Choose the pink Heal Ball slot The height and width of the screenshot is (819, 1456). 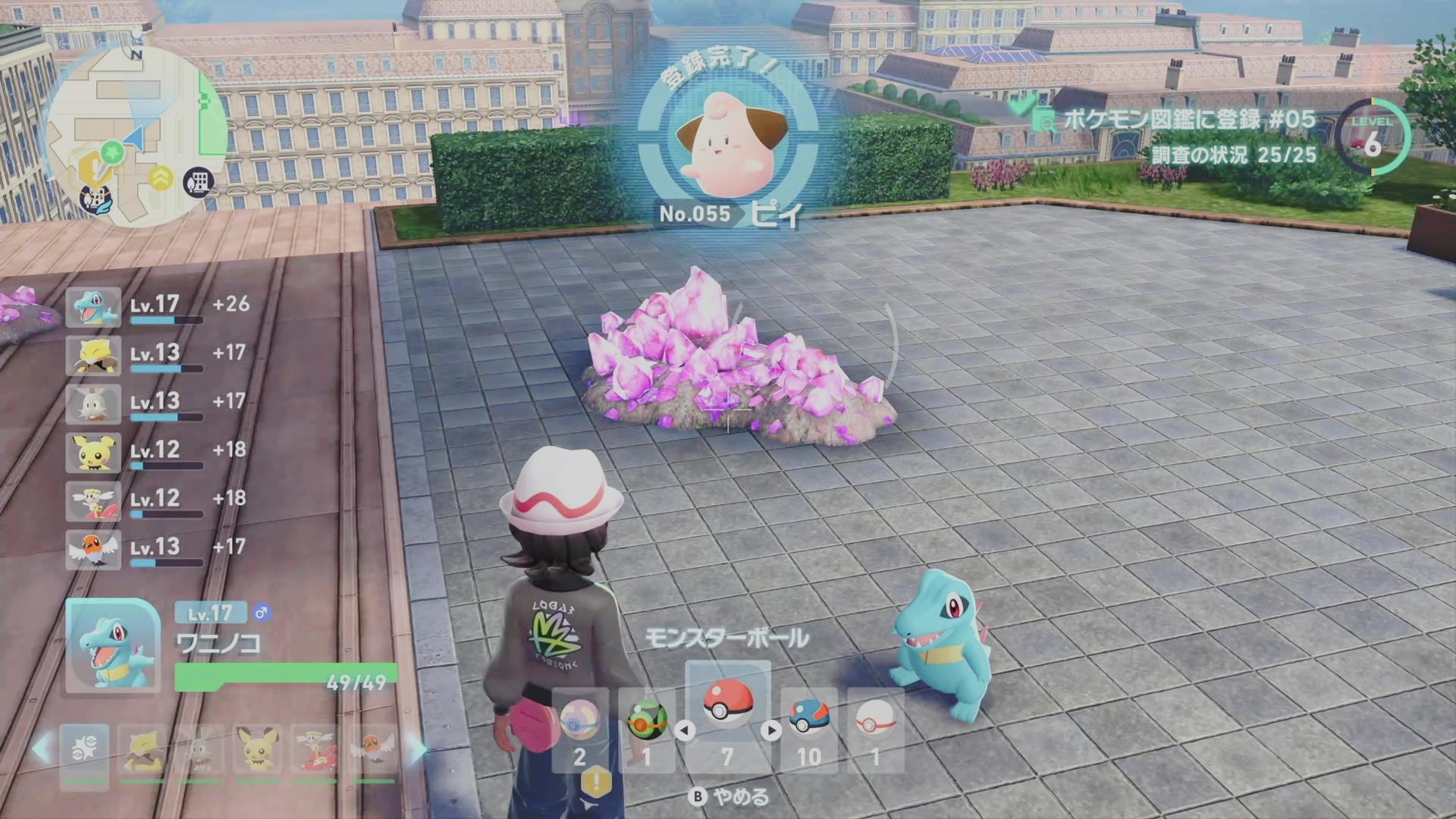(x=580, y=723)
